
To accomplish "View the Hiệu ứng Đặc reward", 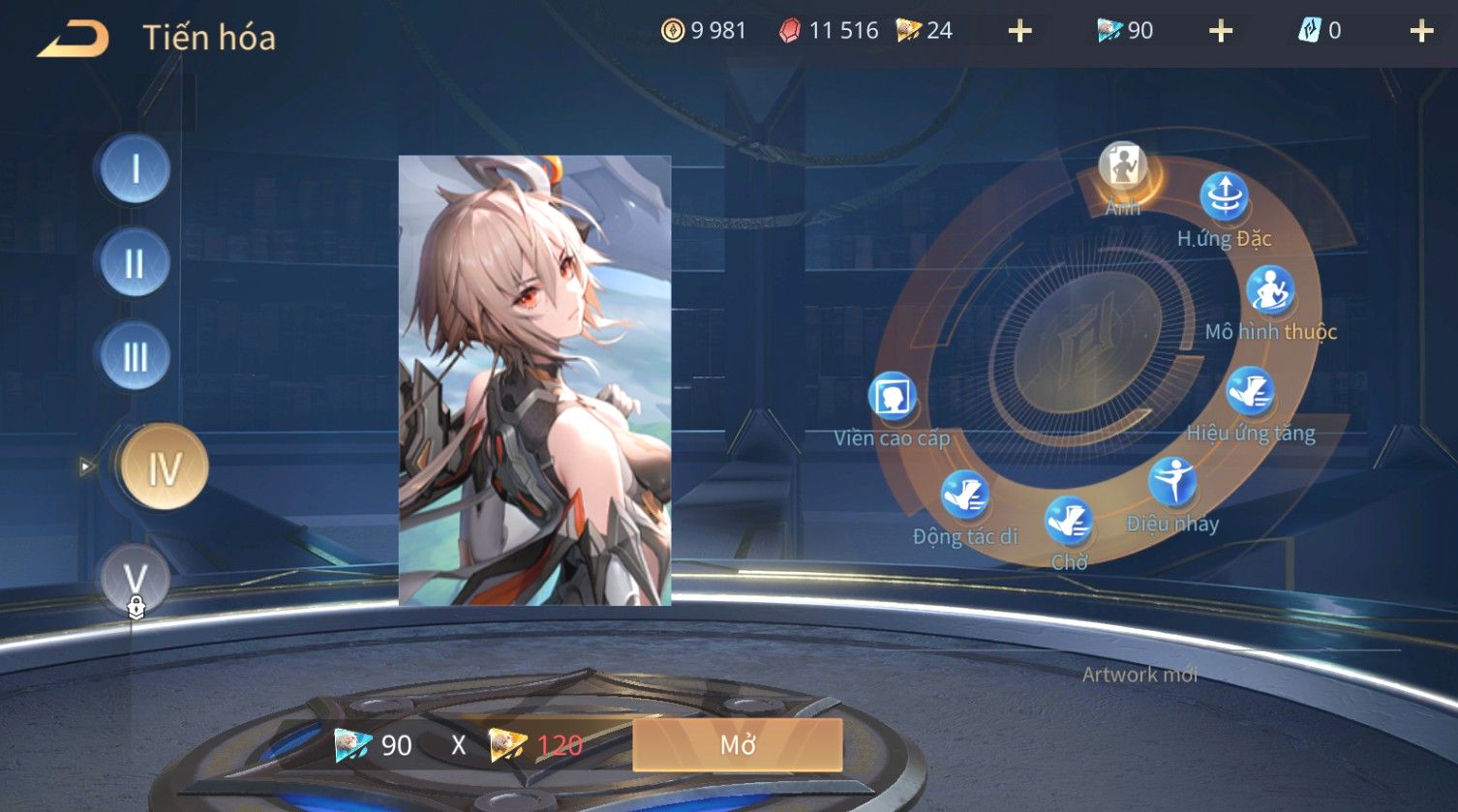I will [1224, 197].
